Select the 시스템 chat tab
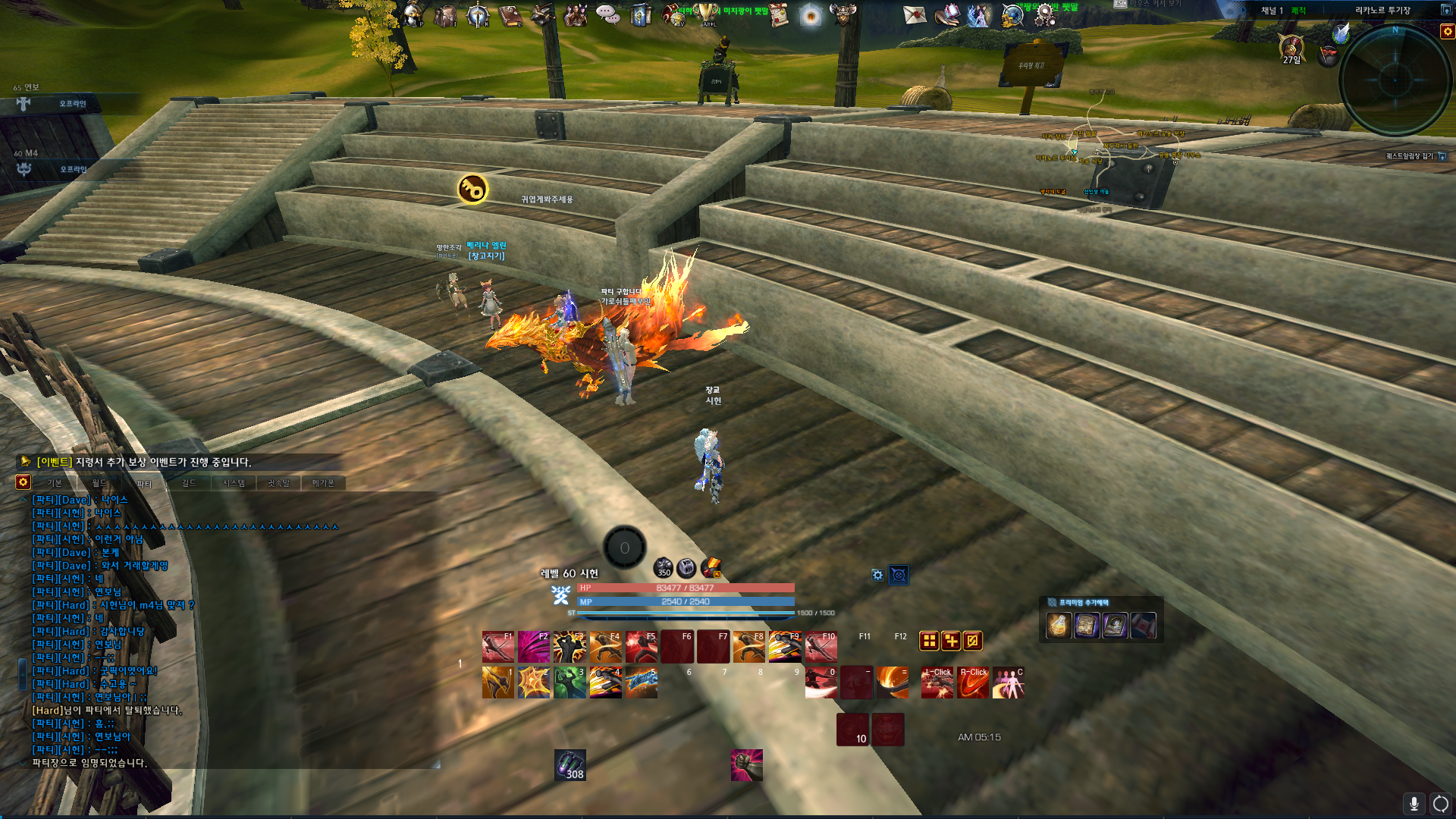 click(x=234, y=483)
